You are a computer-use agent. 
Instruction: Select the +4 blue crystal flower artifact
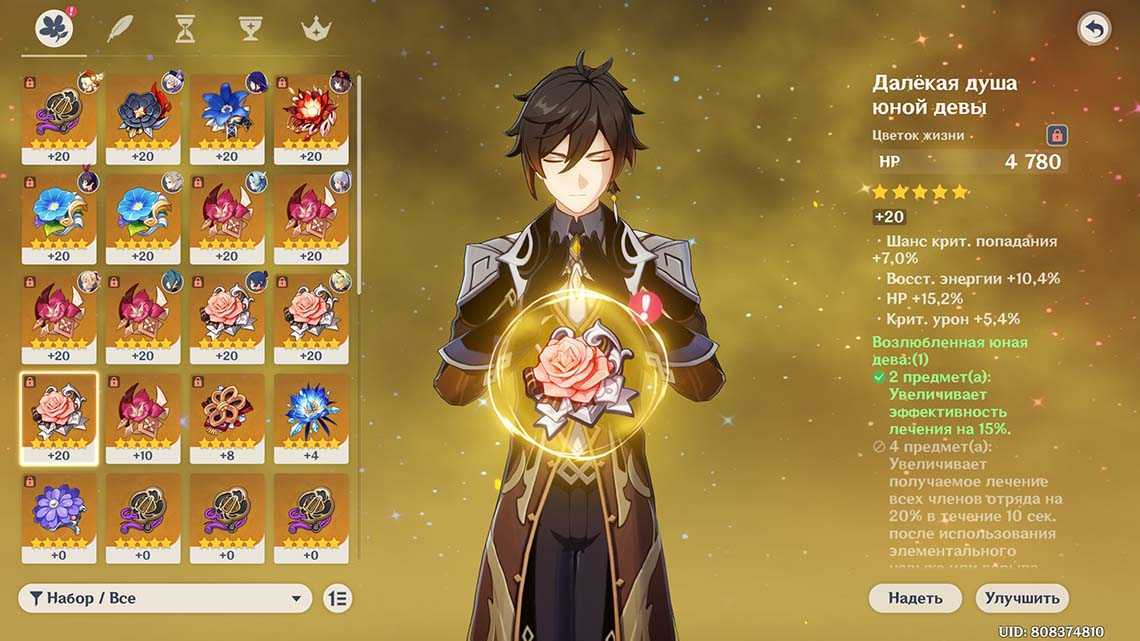click(x=311, y=417)
